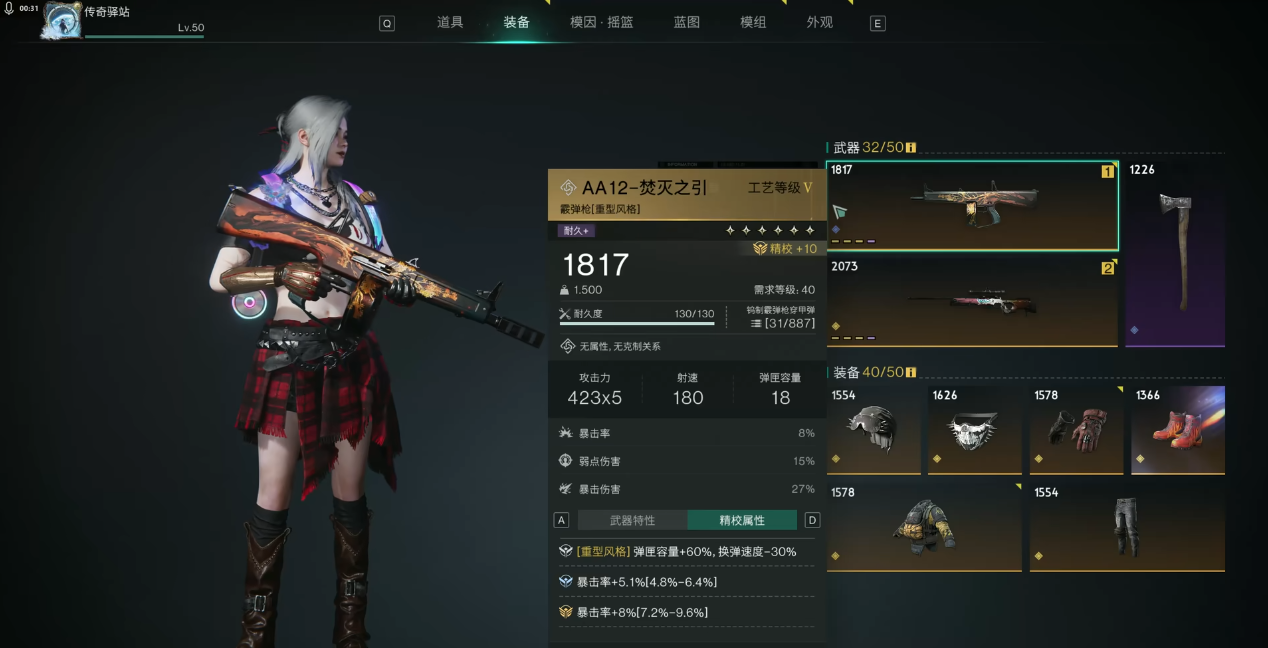Choose the 1226 axe melee slot
1268x648 pixels.
[x=1175, y=254]
